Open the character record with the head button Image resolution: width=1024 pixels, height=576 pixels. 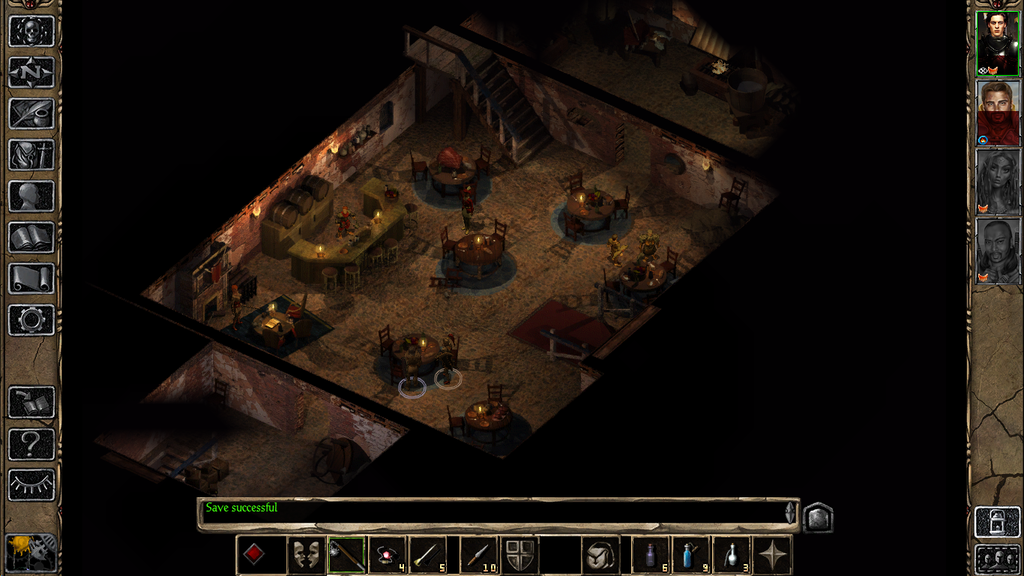coord(31,196)
